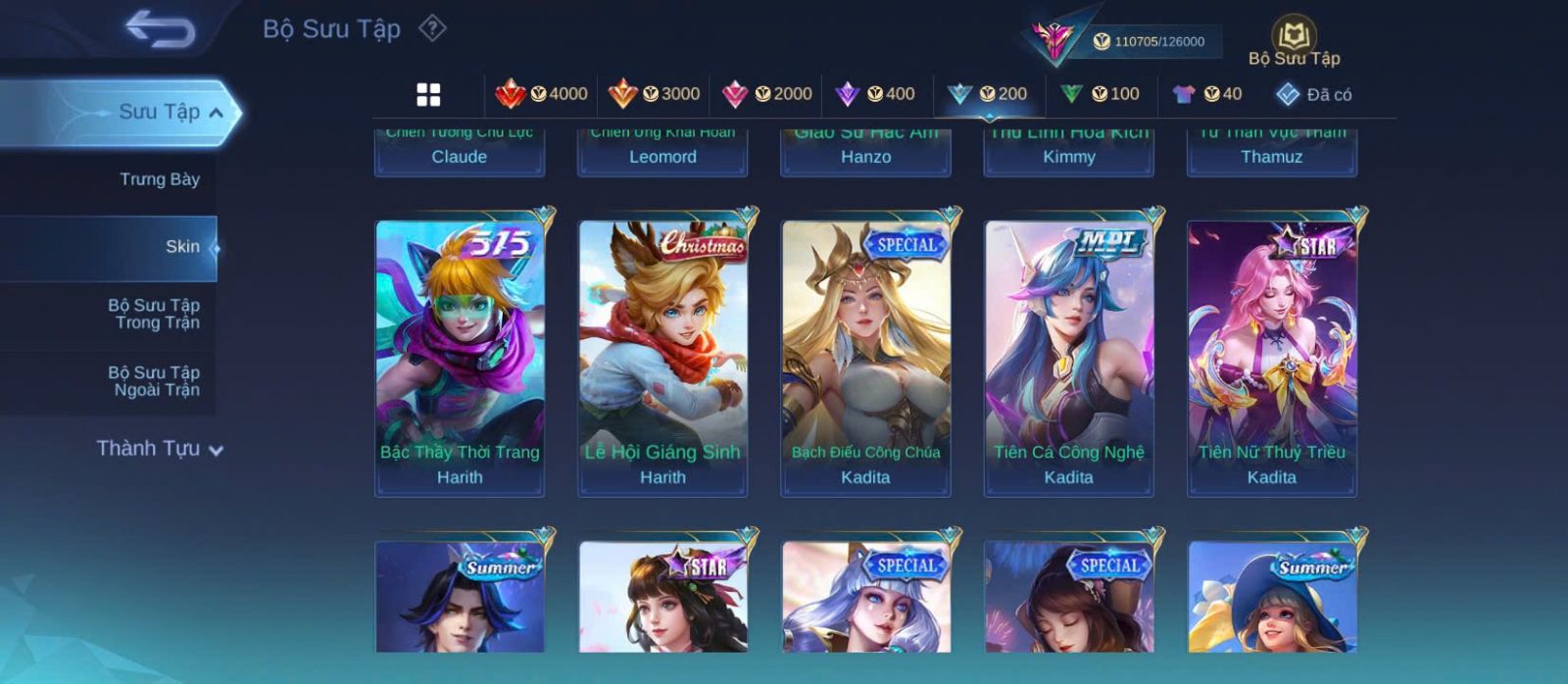Viewport: 1568px width, 684px height.
Task: Switch to the 2000 points tier
Action: point(766,94)
